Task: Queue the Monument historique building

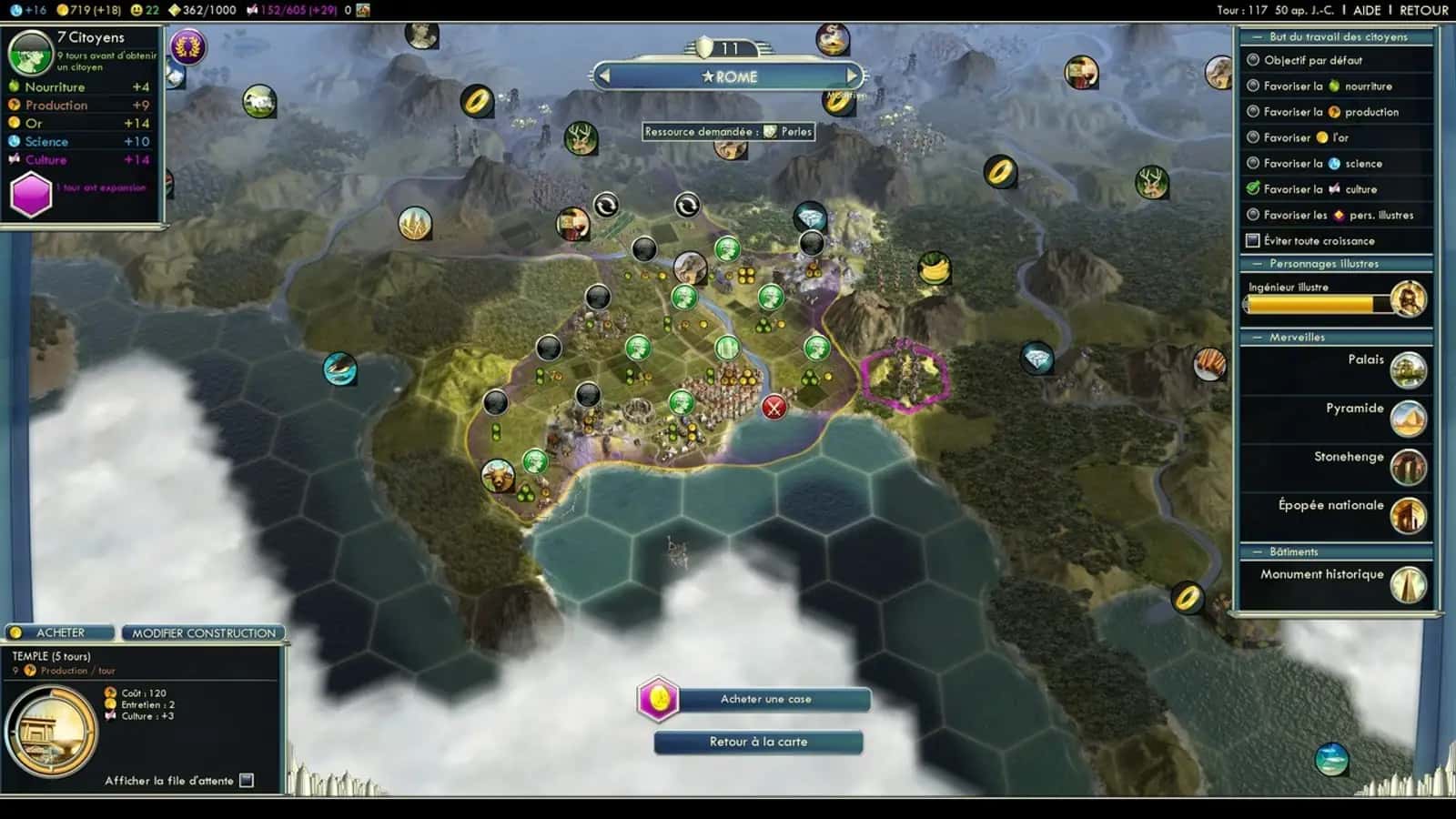Action: click(x=1407, y=586)
